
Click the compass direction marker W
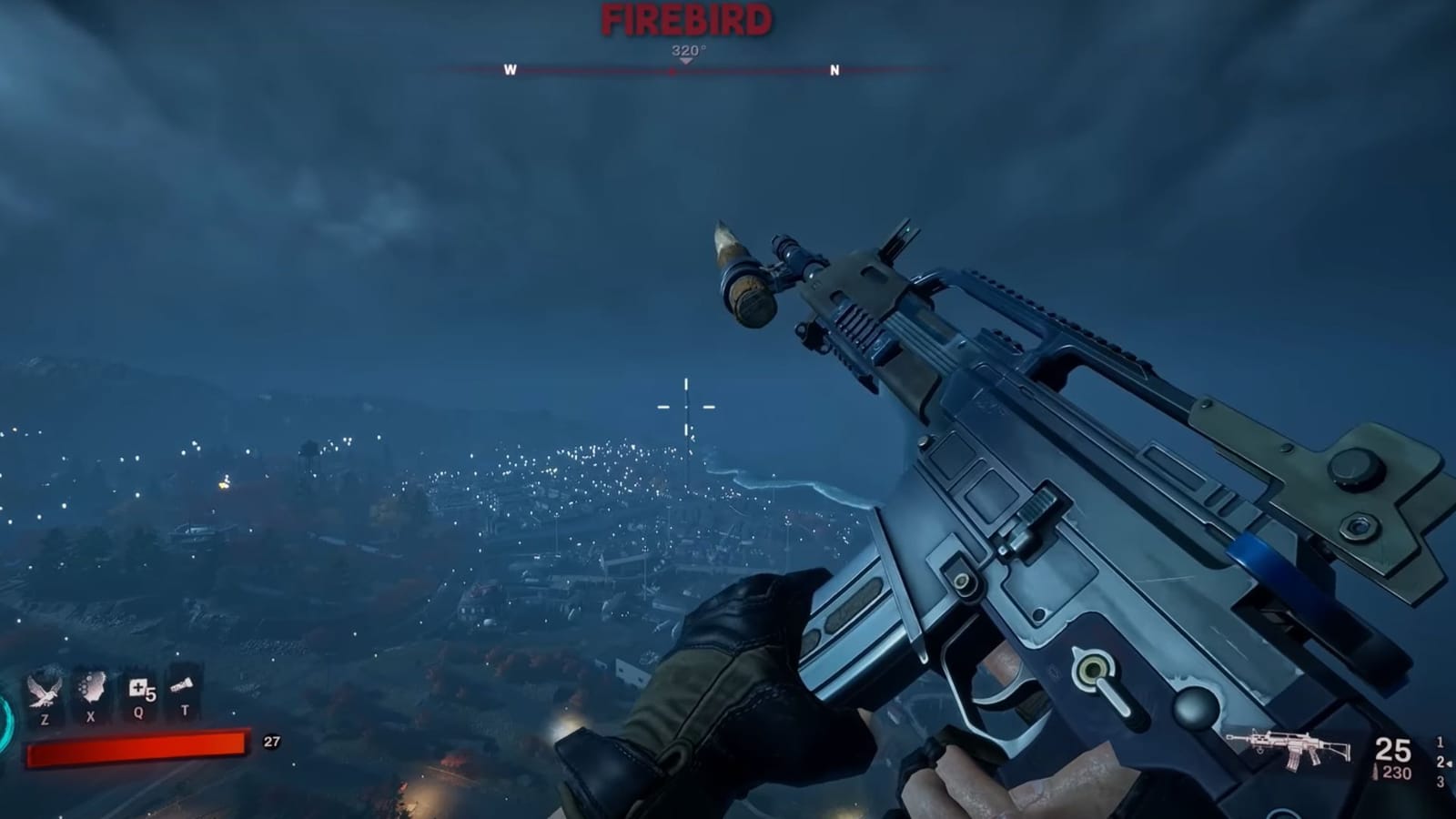coord(511,67)
